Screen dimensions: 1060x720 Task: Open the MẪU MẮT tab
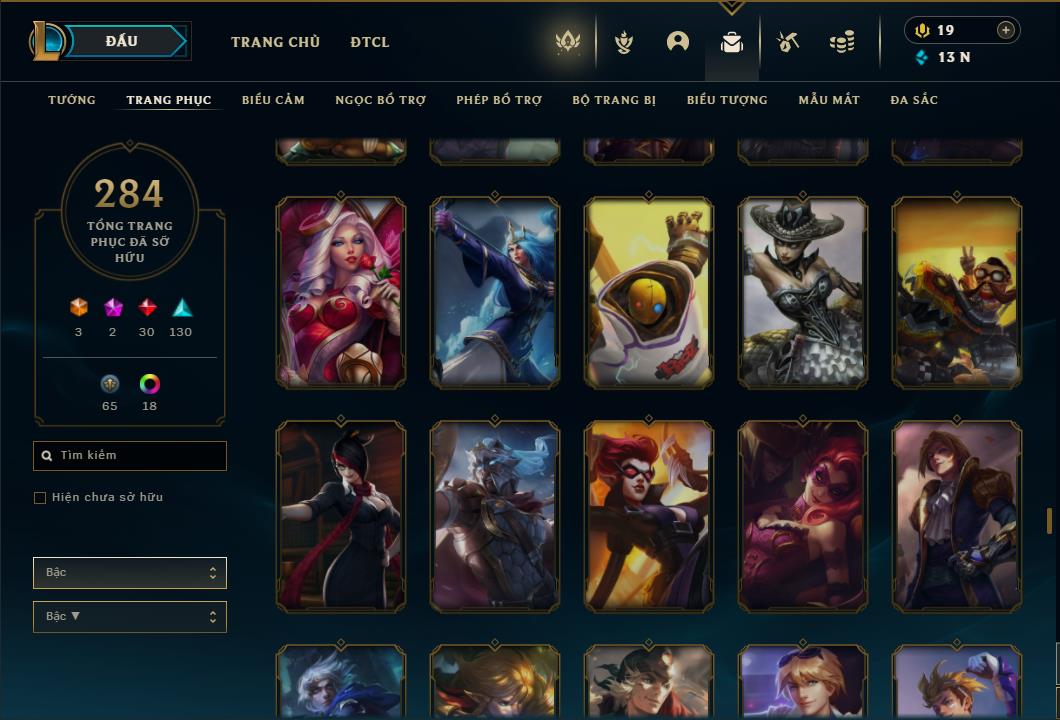pyautogui.click(x=829, y=100)
